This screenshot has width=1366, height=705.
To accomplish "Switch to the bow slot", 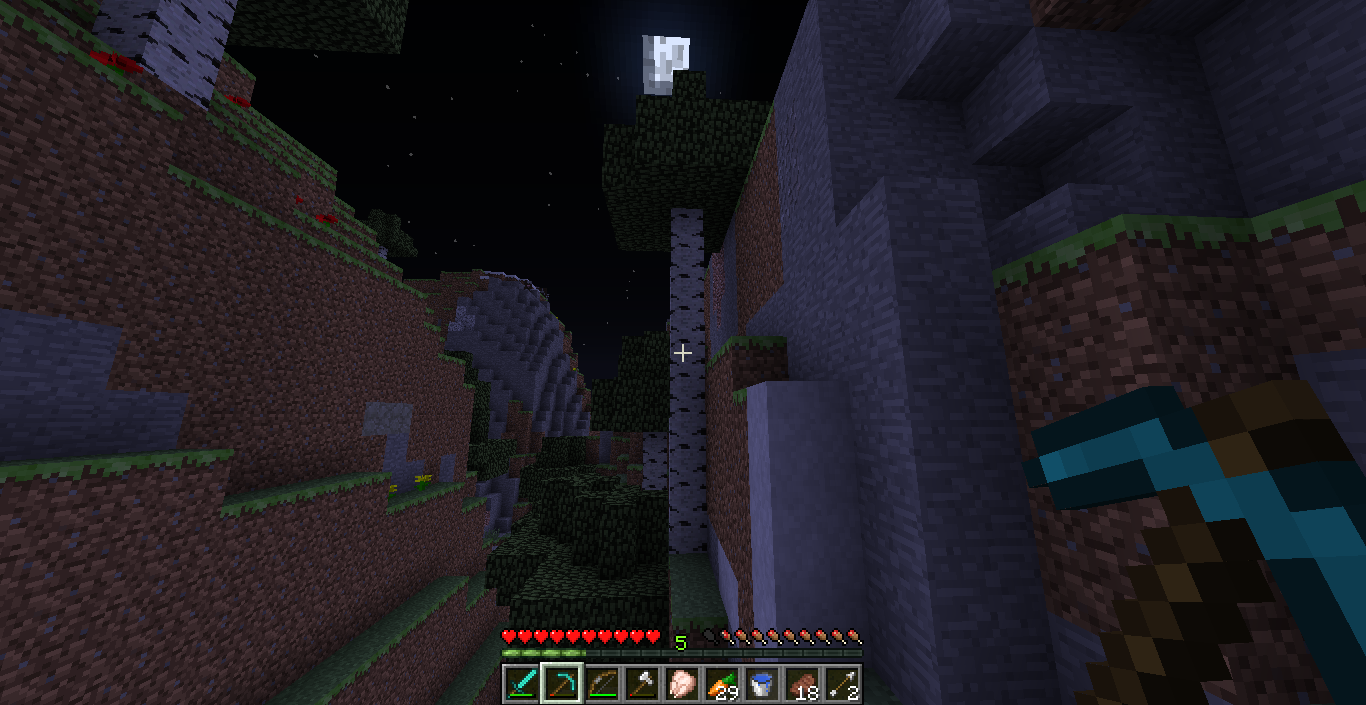I will click(601, 684).
